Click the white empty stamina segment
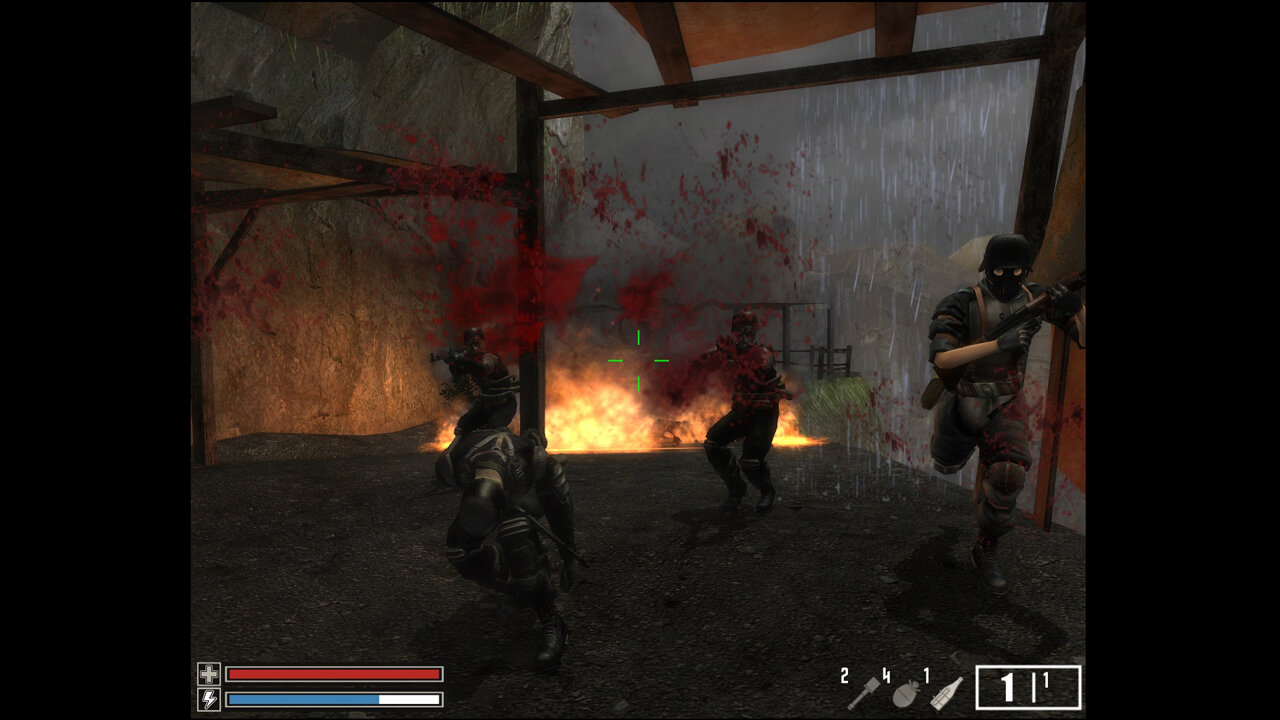1280x720 pixels. (x=410, y=699)
